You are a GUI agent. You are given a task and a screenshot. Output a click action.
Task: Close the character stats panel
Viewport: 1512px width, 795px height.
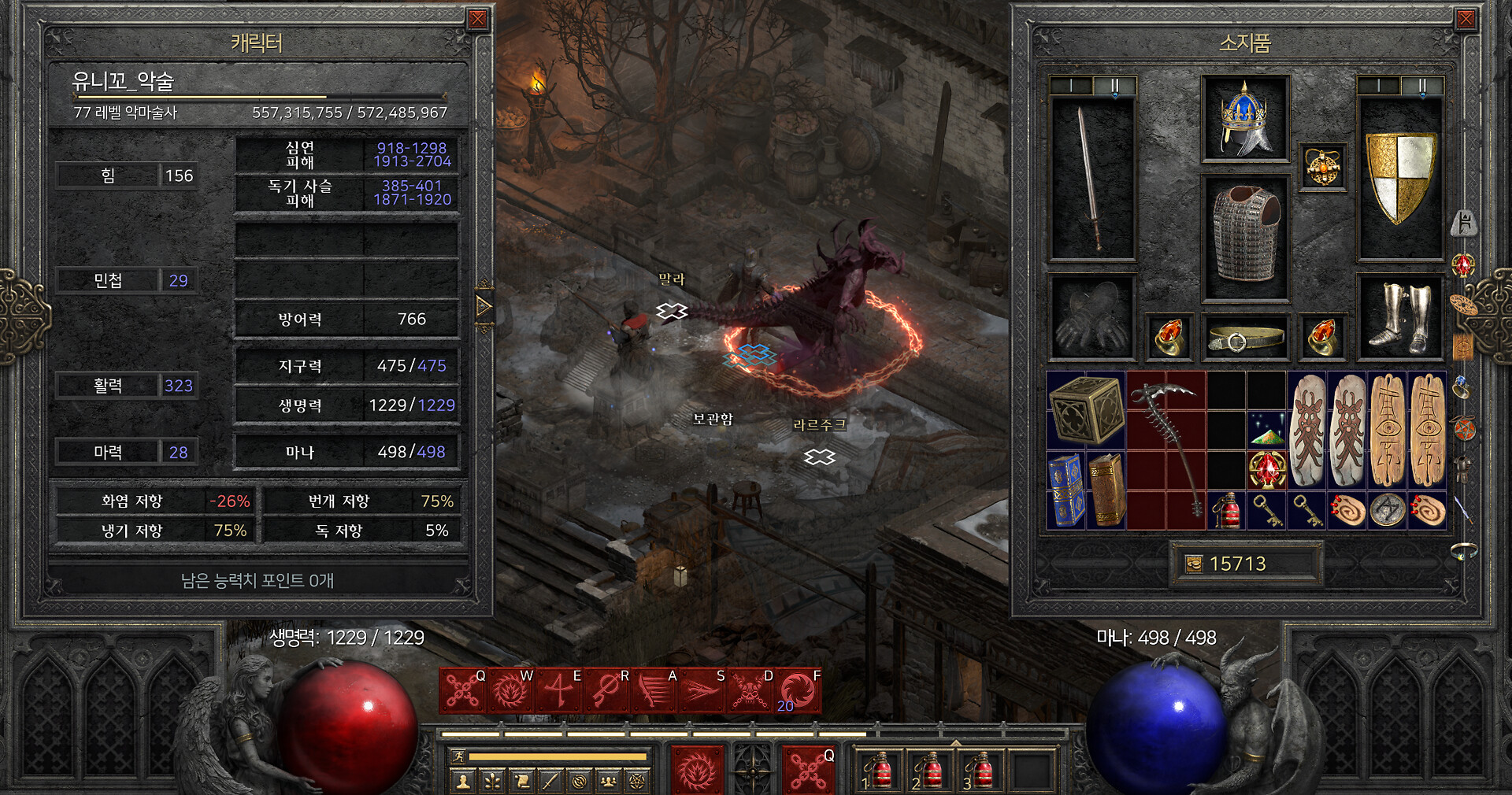477,19
